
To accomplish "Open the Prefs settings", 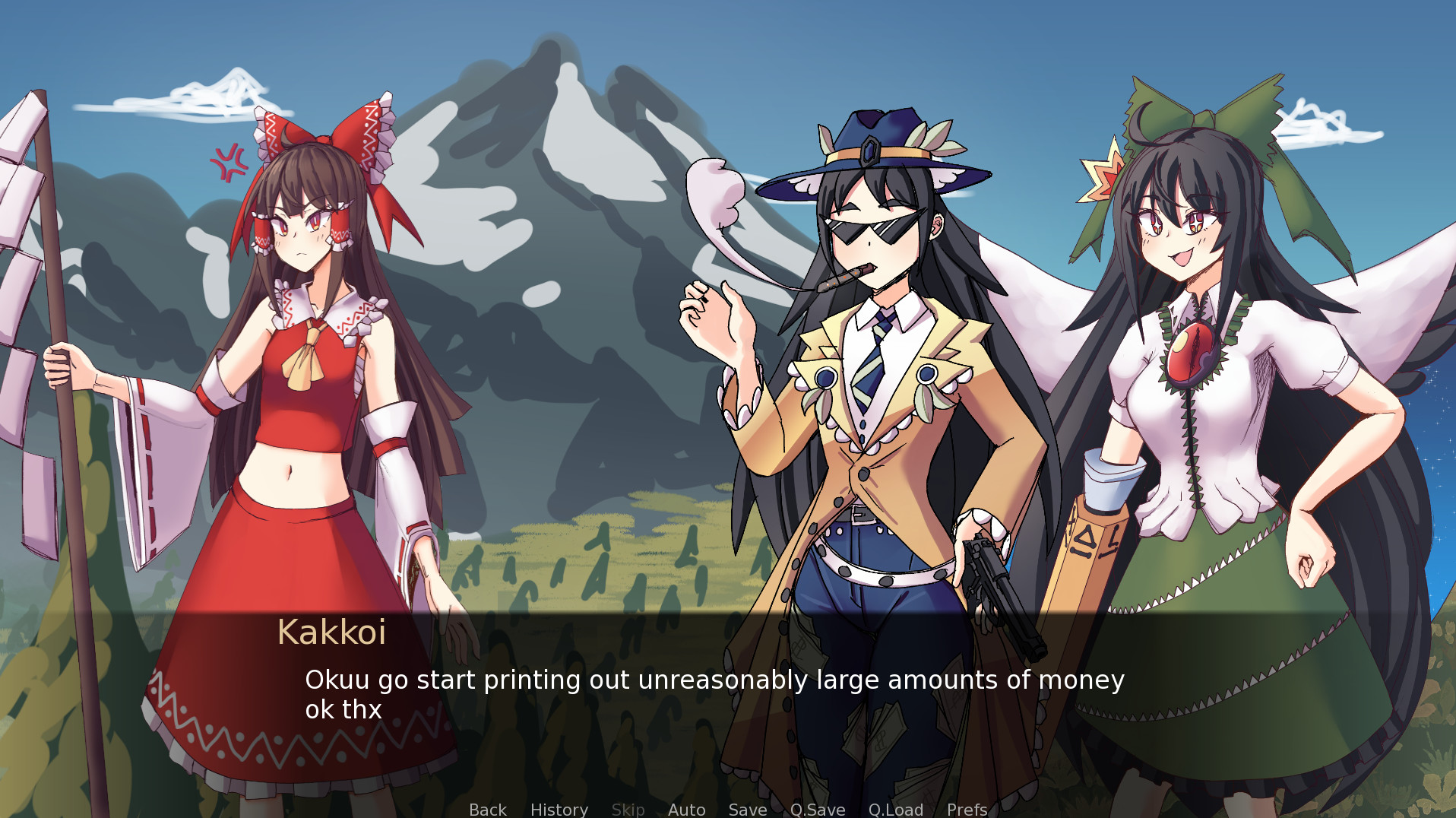I will coord(967,809).
